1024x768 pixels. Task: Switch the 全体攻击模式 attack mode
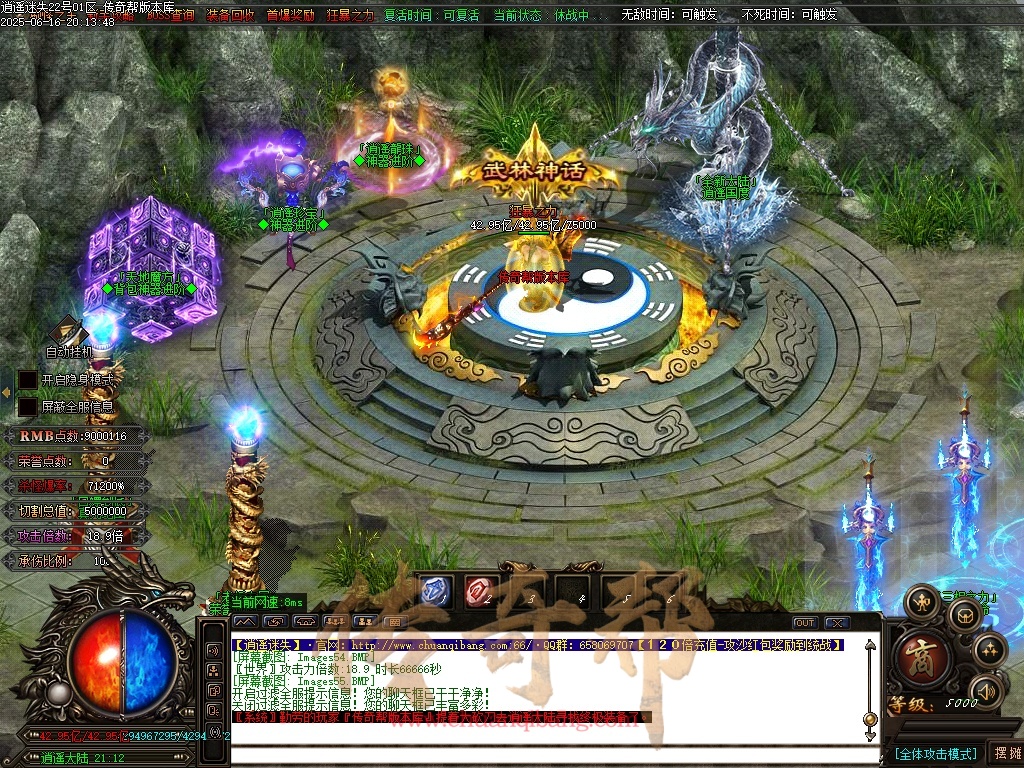tap(936, 753)
